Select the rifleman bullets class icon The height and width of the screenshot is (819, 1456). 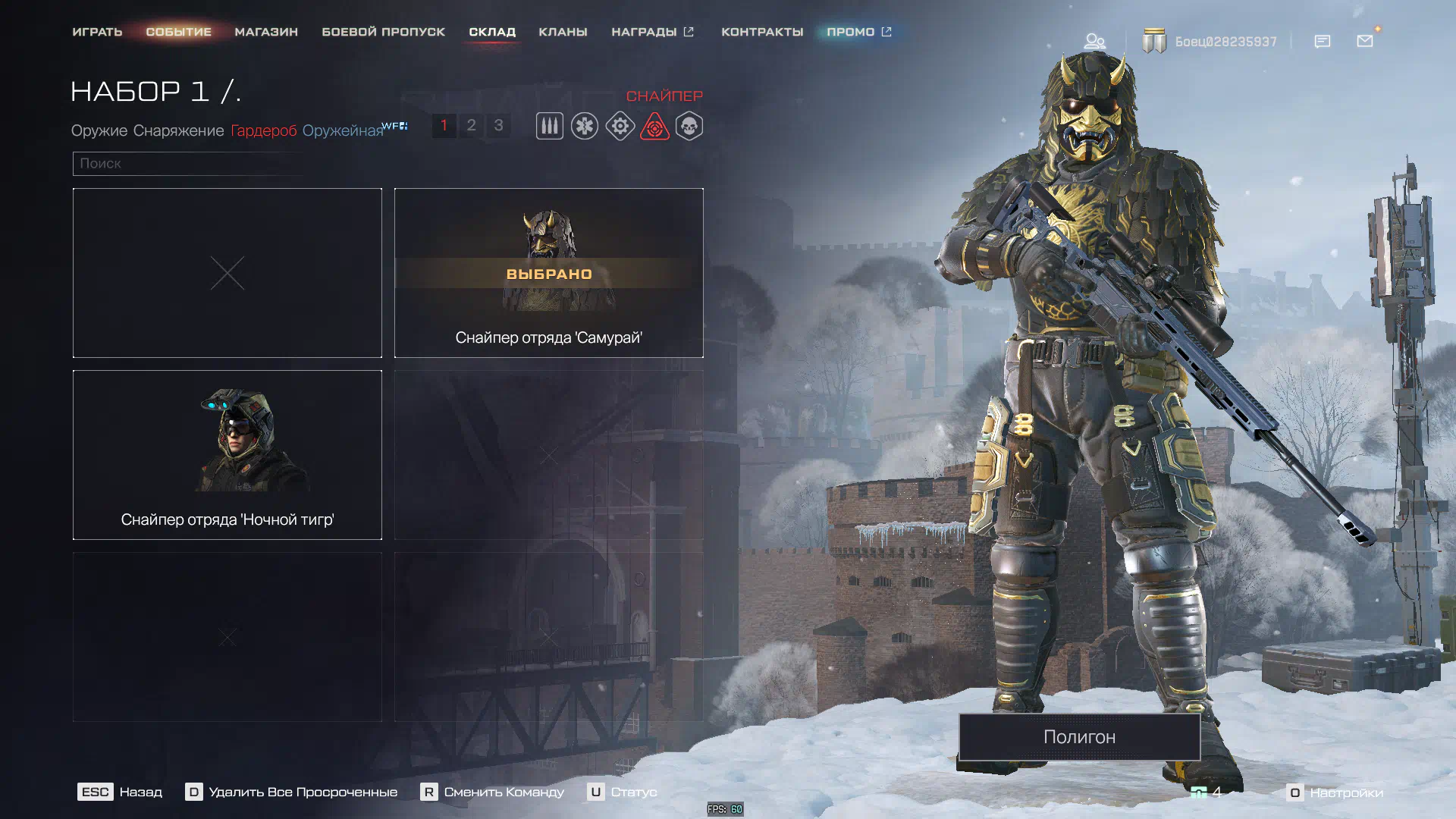tap(550, 126)
